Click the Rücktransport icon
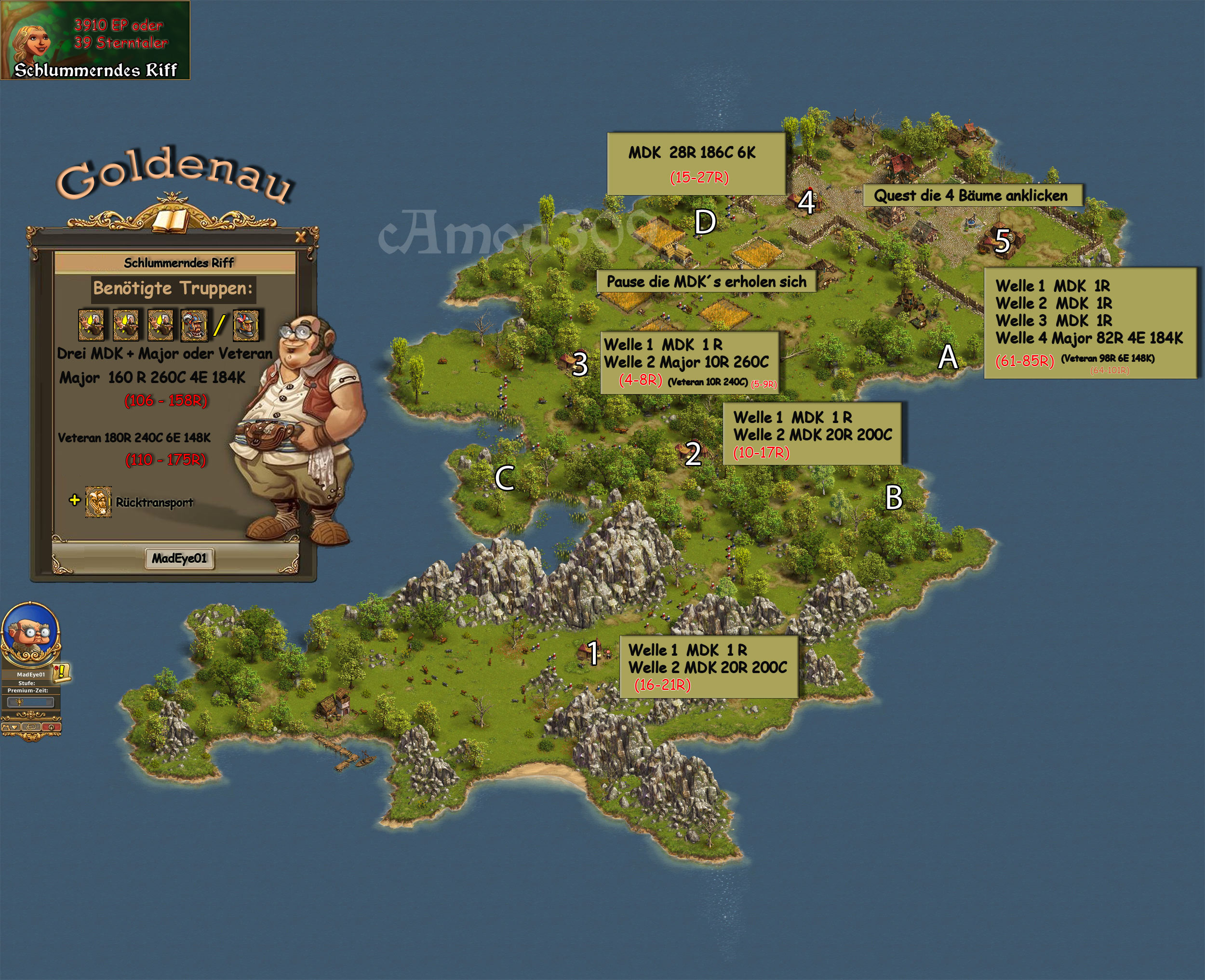The height and width of the screenshot is (980, 1205). point(98,502)
